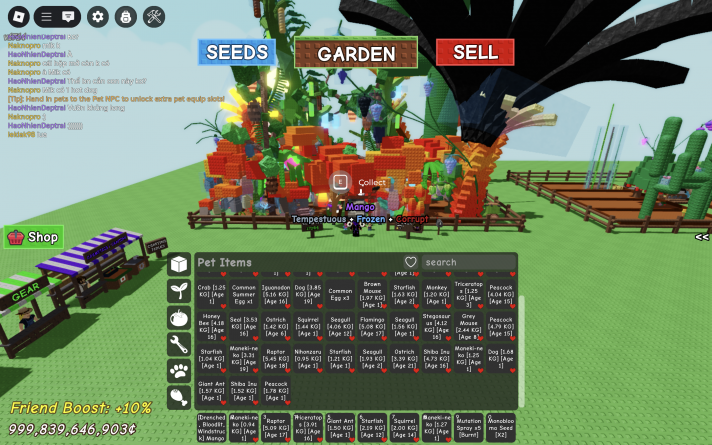Equip the Mutation Spray hotbar slot

pyautogui.click(x=469, y=426)
